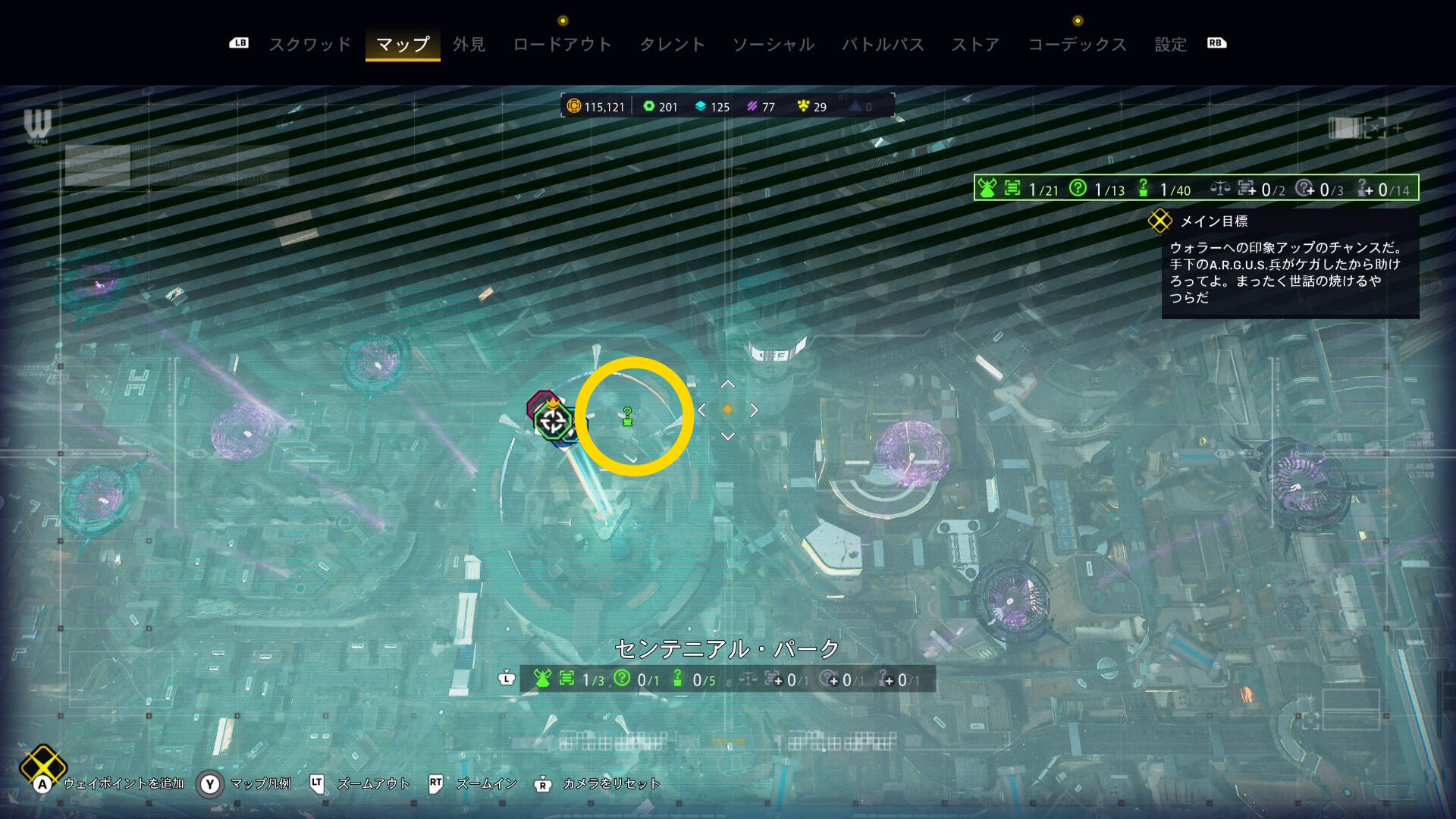Select the マップ tab

pyautogui.click(x=403, y=45)
